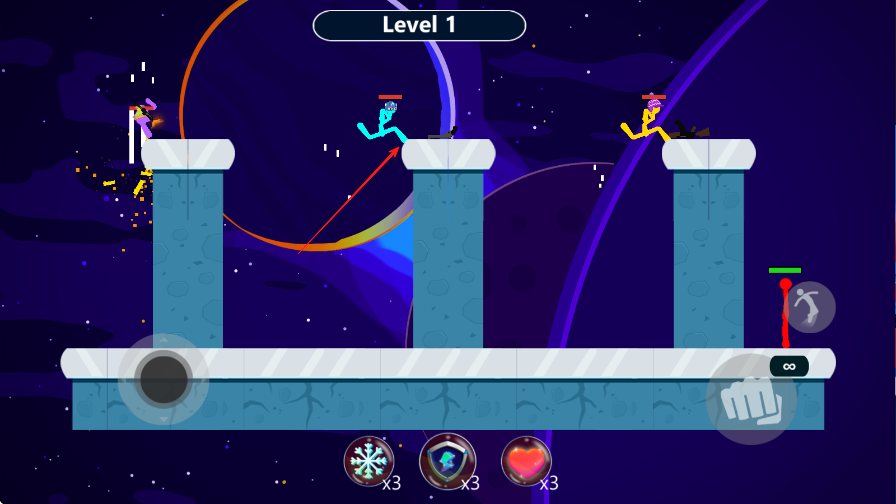The width and height of the screenshot is (896, 504).
Task: Tap the jump button with stickman icon
Action: (809, 306)
